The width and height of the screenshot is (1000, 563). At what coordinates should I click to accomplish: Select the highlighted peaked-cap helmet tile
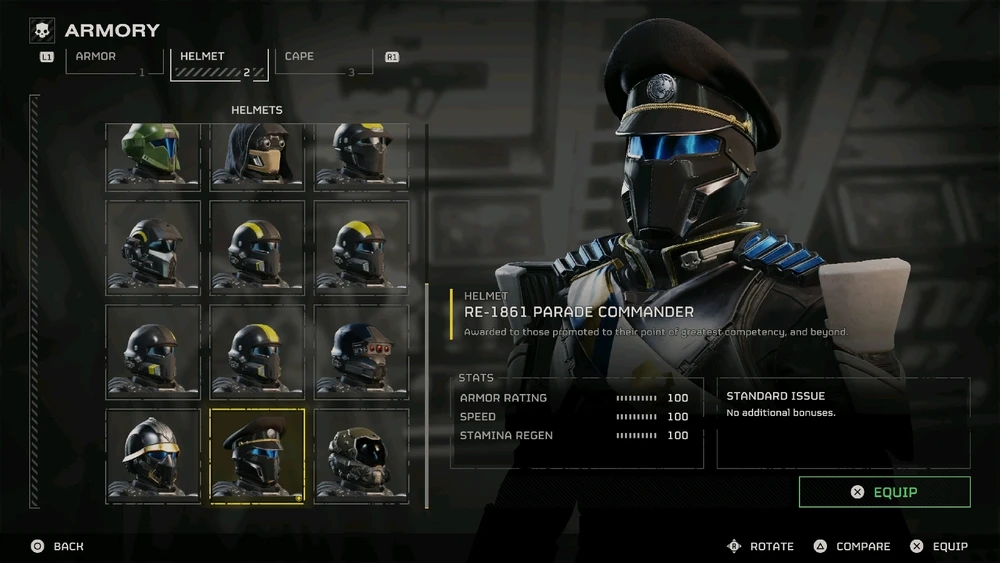point(257,455)
